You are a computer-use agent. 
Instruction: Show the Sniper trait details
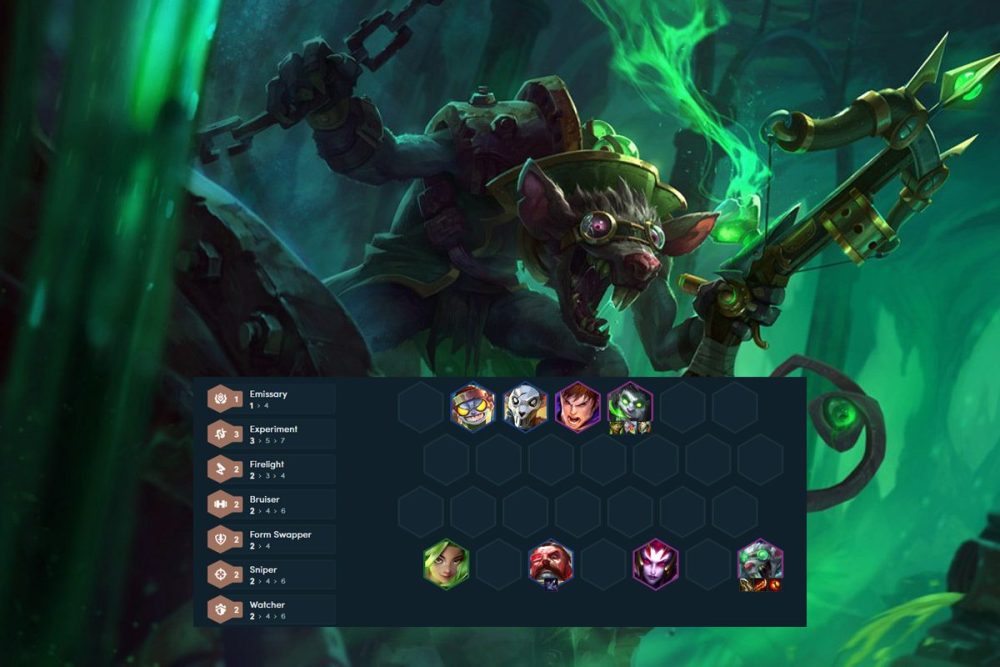[x=268, y=575]
